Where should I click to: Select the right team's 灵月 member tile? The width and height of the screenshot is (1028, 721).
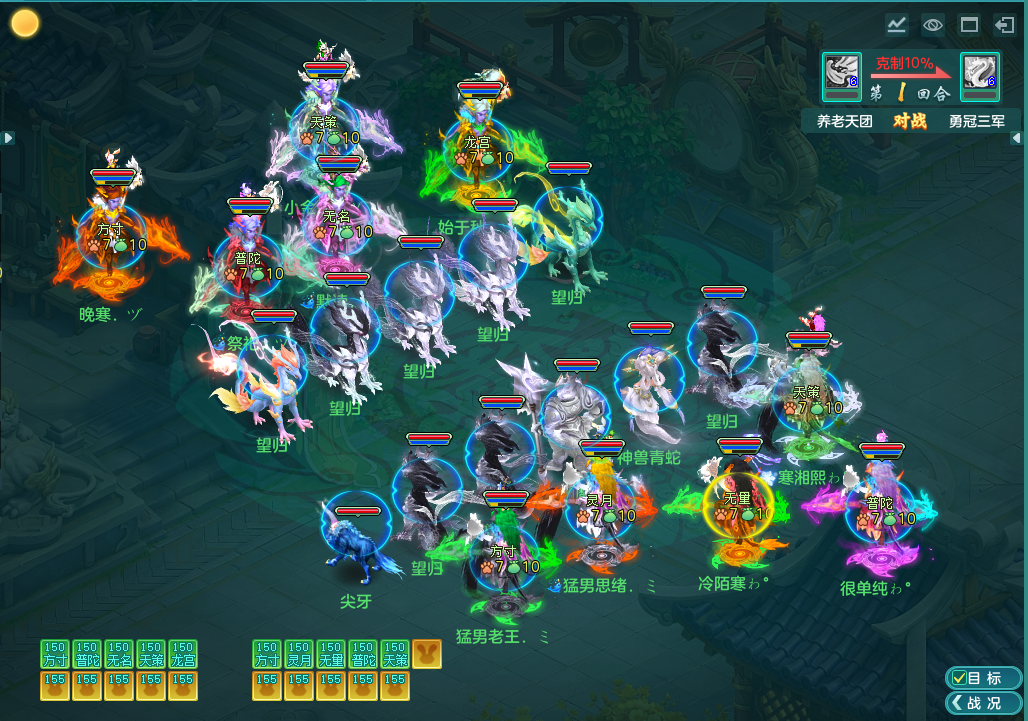coord(299,654)
